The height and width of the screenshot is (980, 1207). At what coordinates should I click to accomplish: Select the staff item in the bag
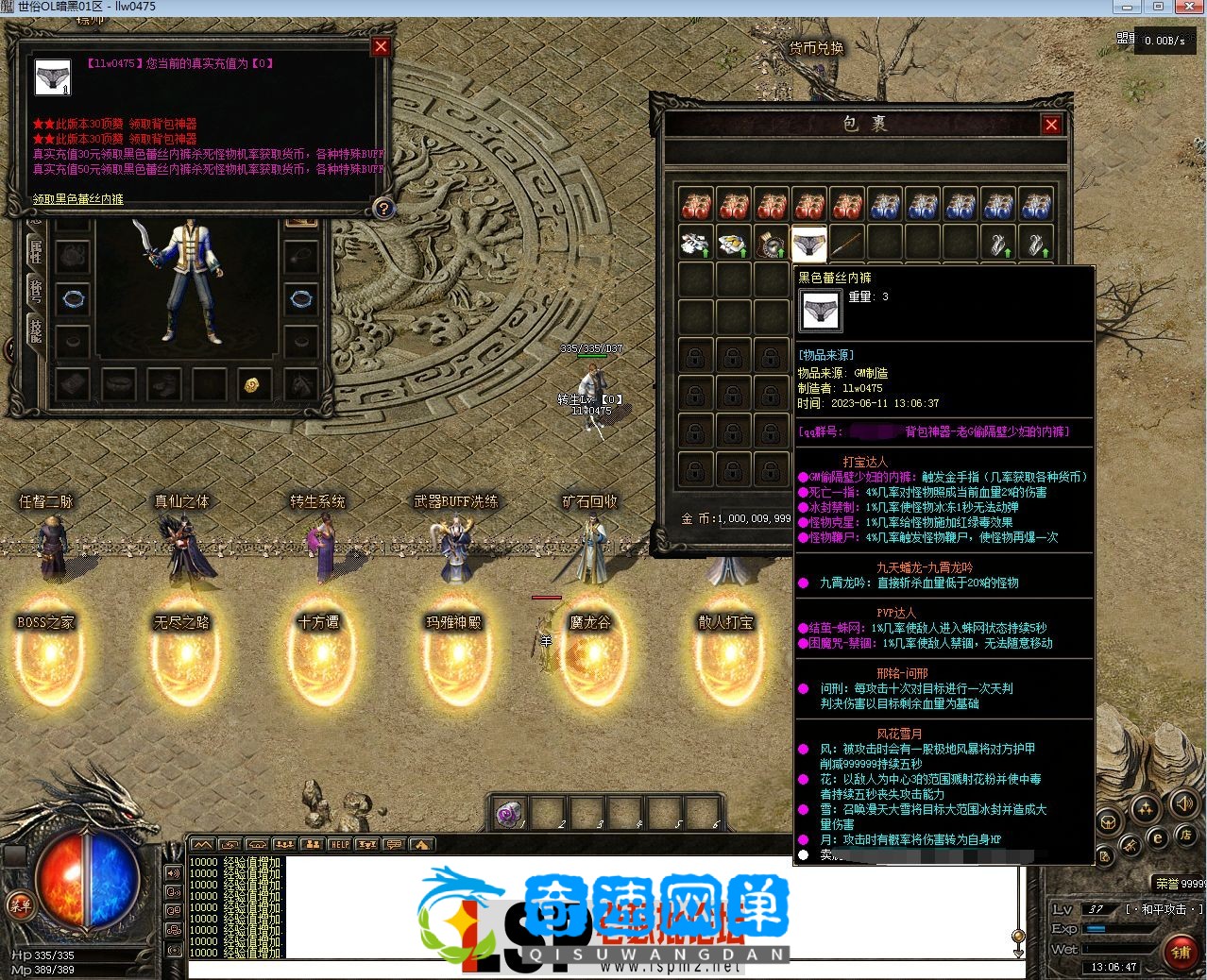(x=846, y=245)
